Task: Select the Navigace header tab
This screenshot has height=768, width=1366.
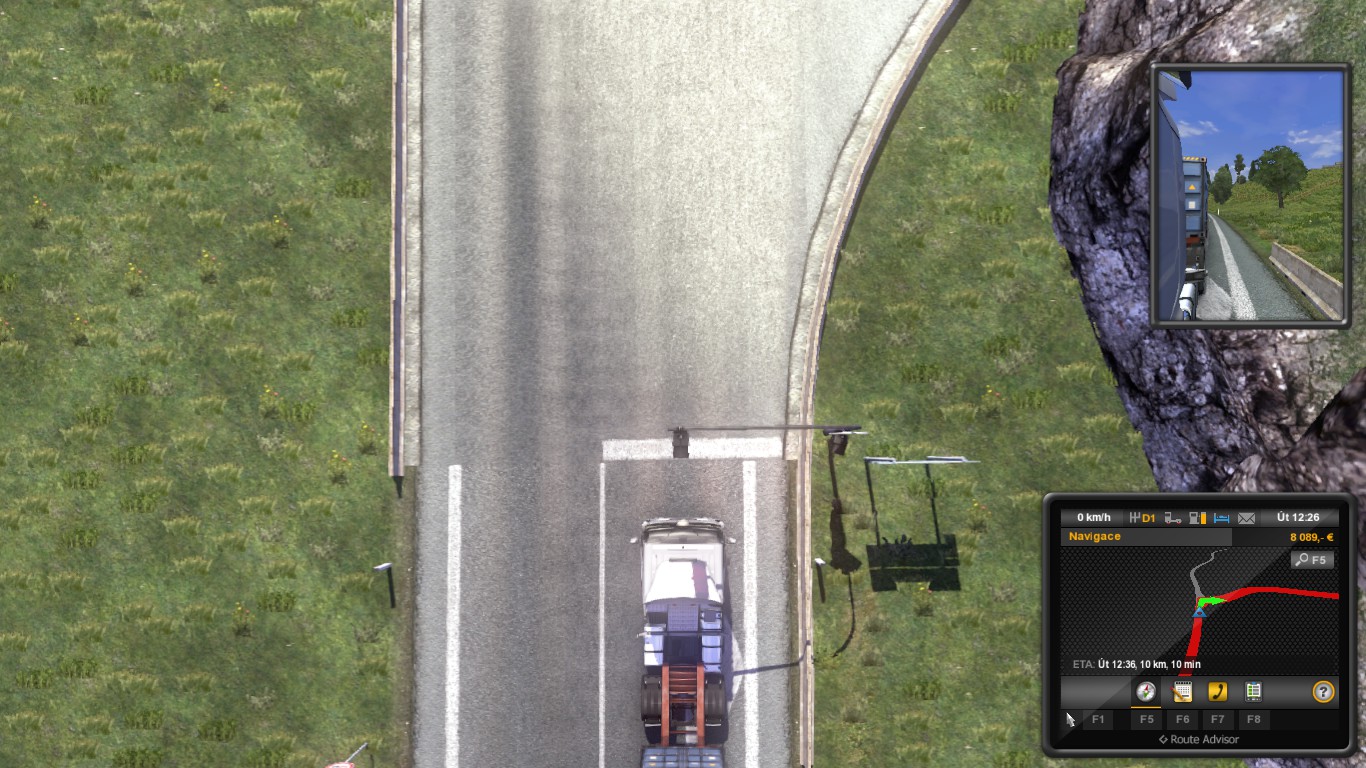Action: click(x=1095, y=535)
